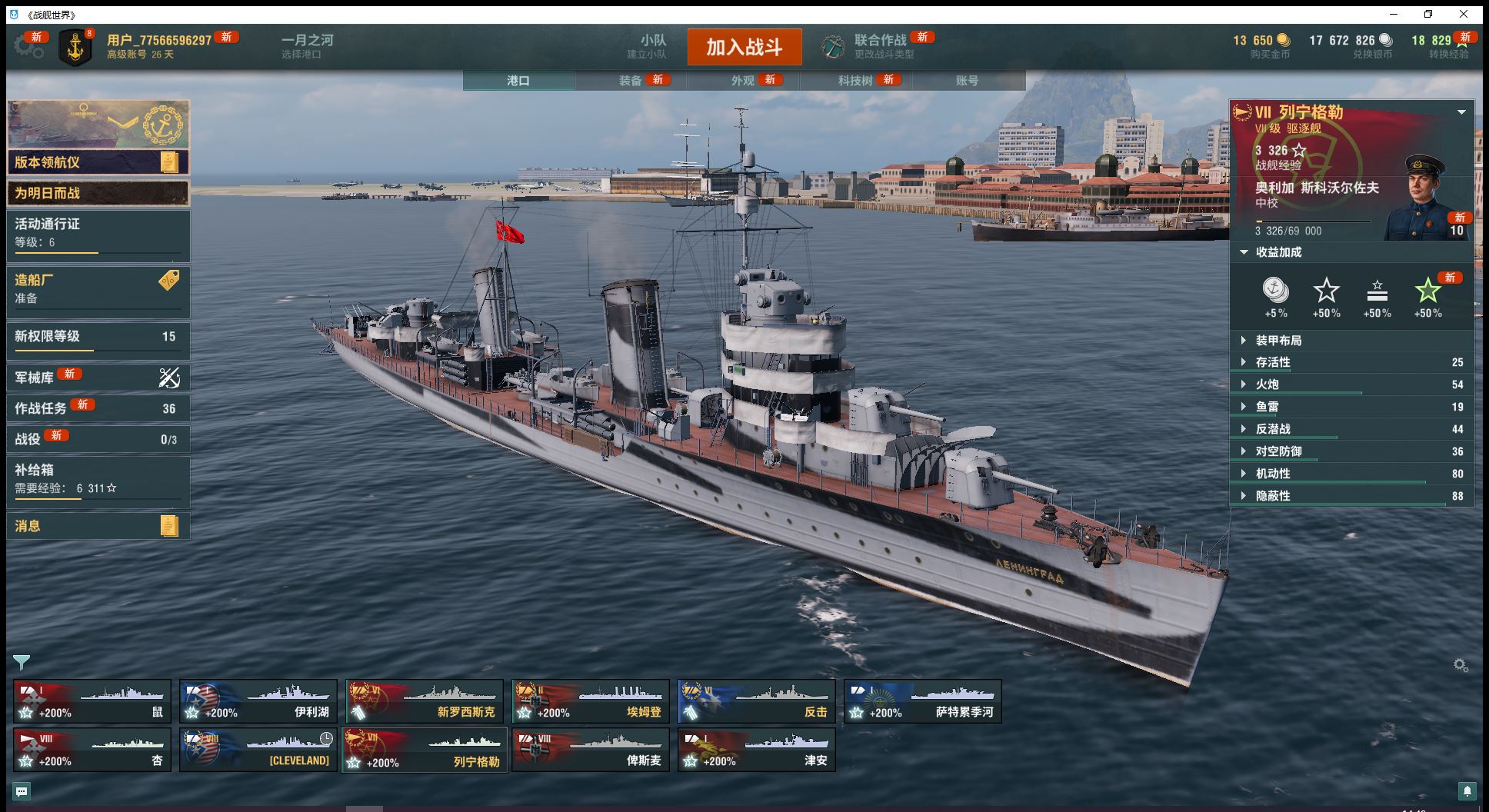View 作战任务 combat missions

[x=98, y=408]
